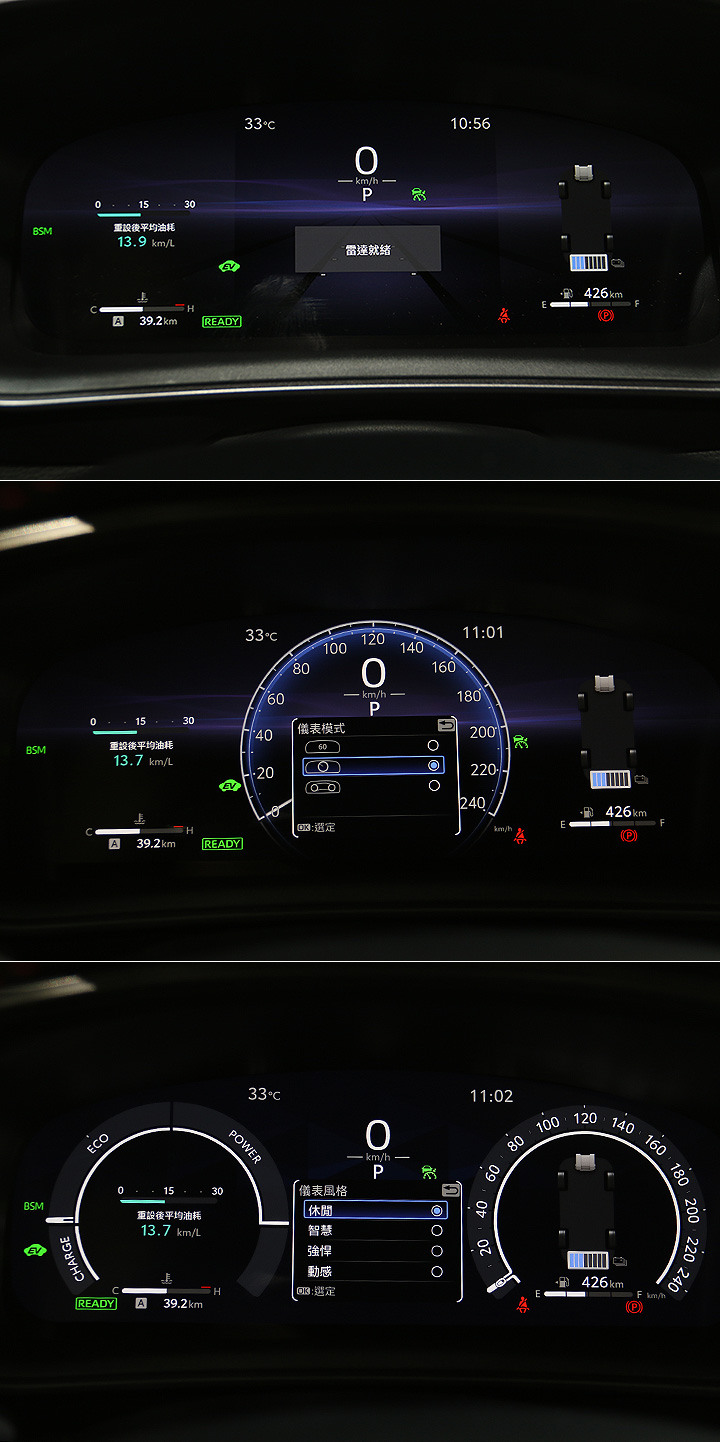The image size is (720, 1442).
Task: Click the back arrow in the 儀表模式 menu
Action: coord(446,725)
